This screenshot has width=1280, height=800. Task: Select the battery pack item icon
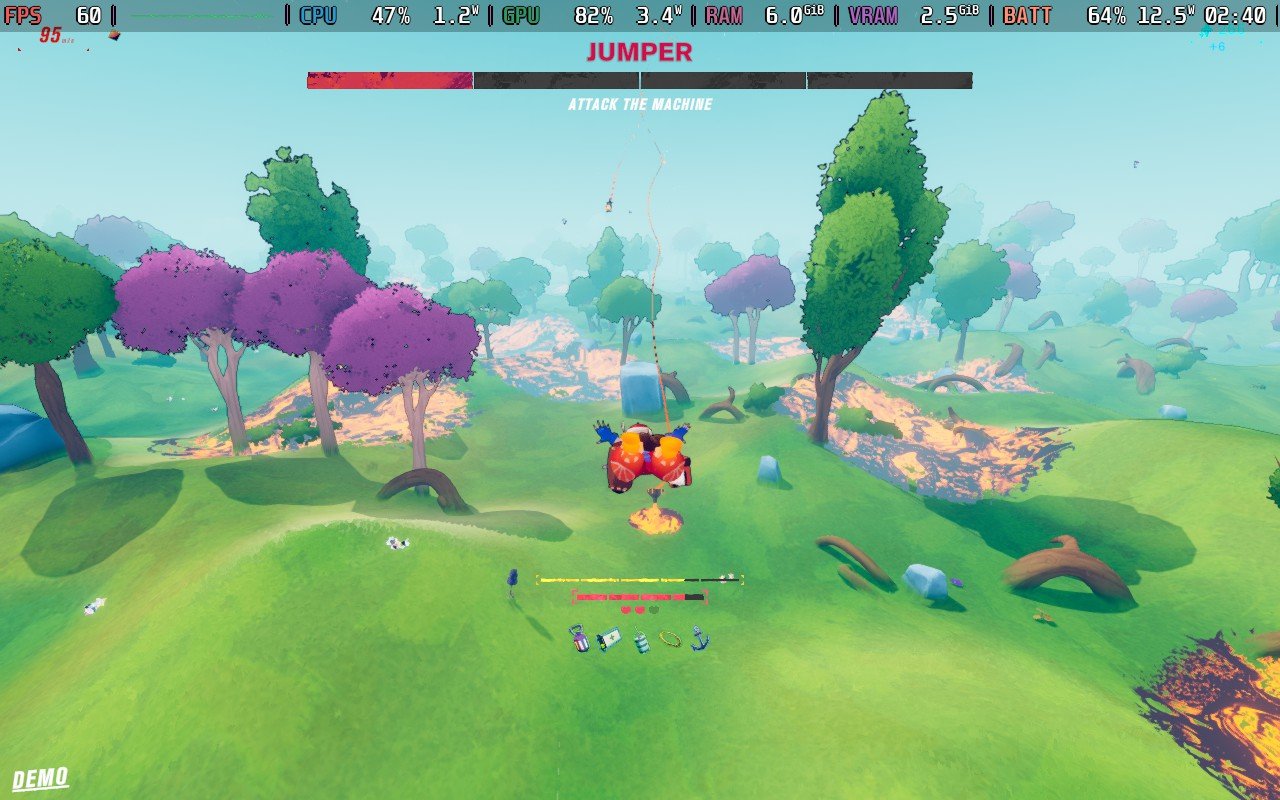609,639
